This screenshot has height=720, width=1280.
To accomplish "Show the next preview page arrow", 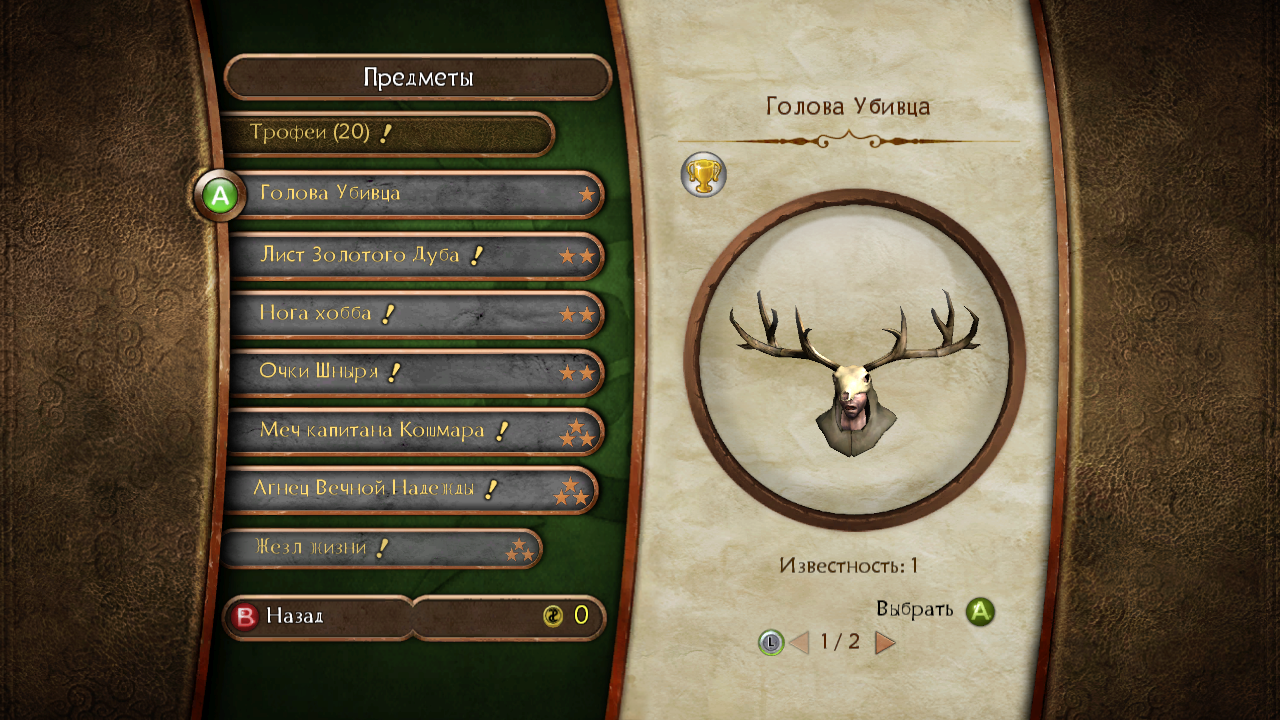I will pos(885,642).
